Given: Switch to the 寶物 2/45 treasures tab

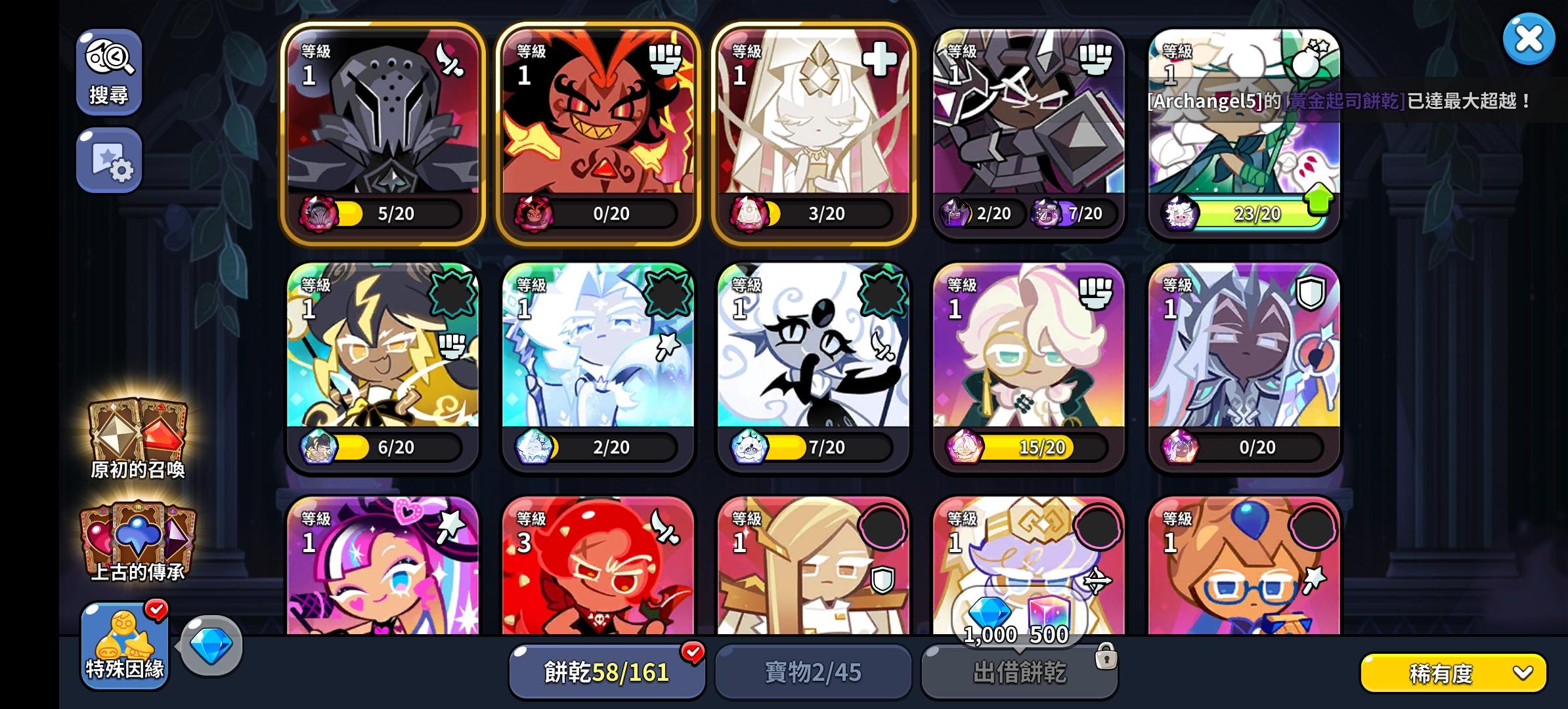Looking at the screenshot, I should click(813, 671).
